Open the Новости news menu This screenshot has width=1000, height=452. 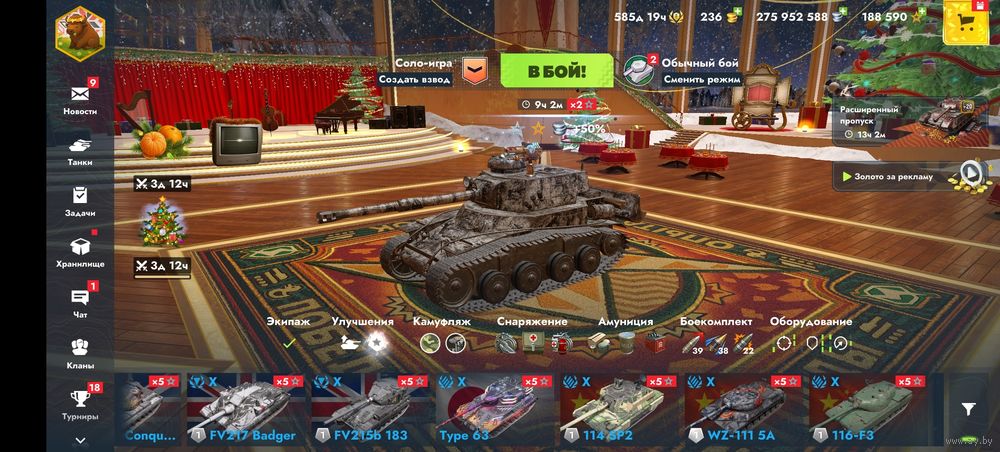(x=80, y=98)
